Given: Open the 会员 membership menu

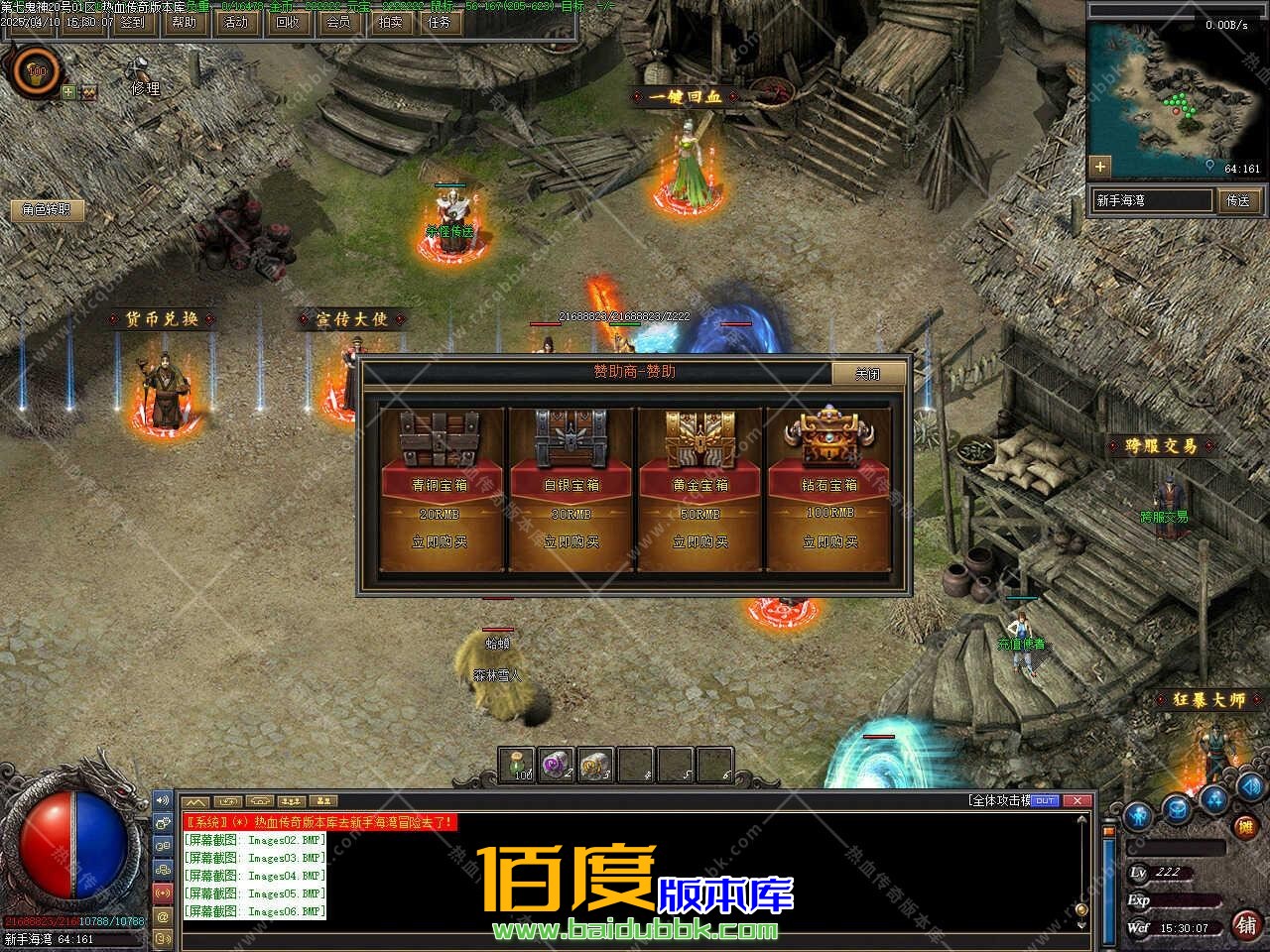Looking at the screenshot, I should (x=339, y=22).
